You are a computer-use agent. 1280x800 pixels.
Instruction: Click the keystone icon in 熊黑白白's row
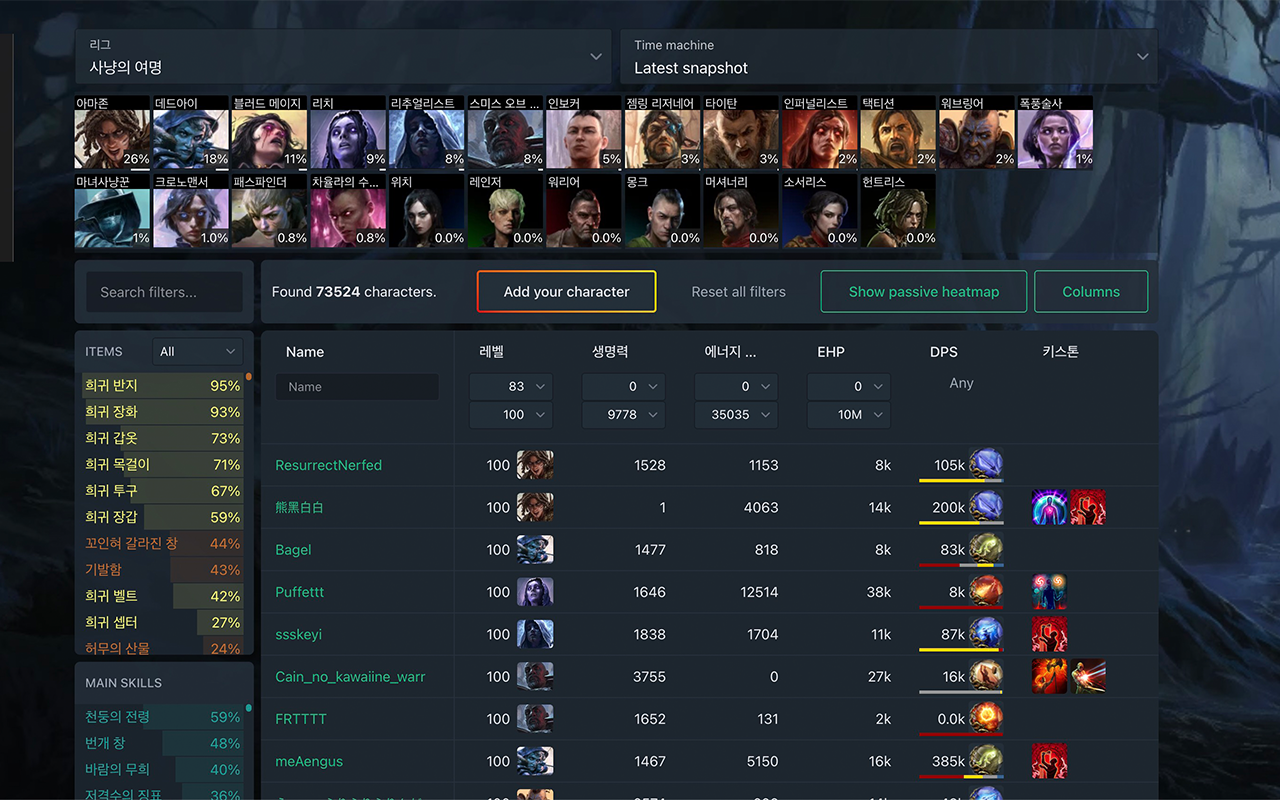1050,507
